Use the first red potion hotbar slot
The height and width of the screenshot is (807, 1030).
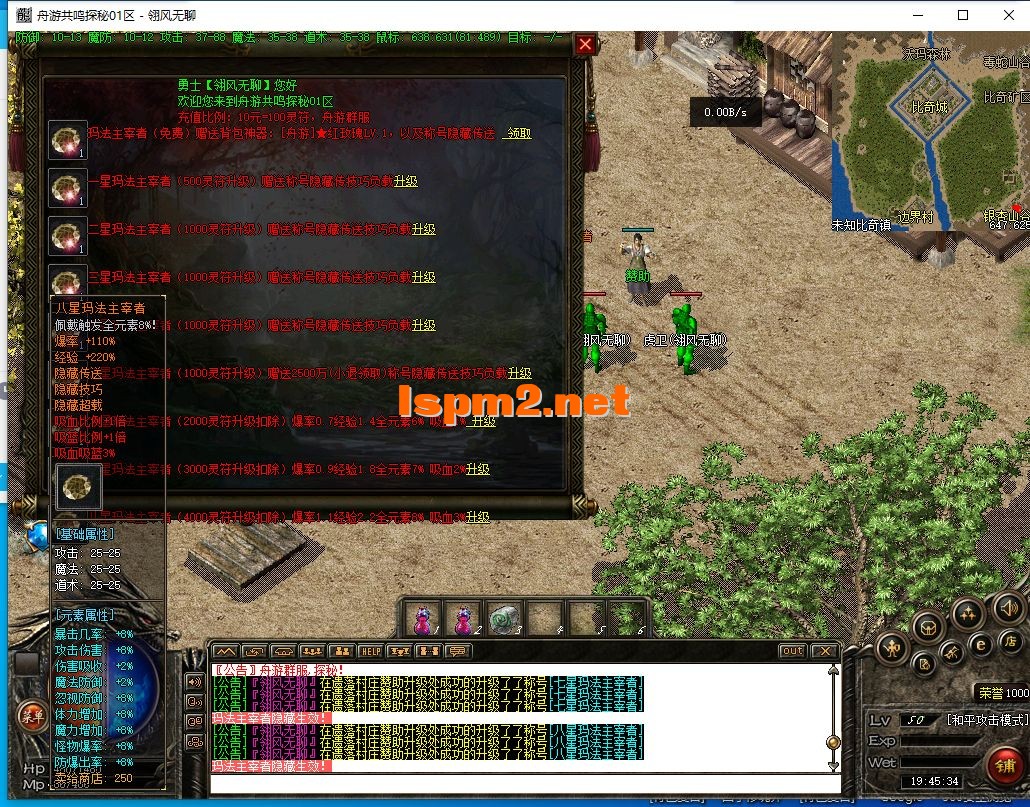(424, 619)
